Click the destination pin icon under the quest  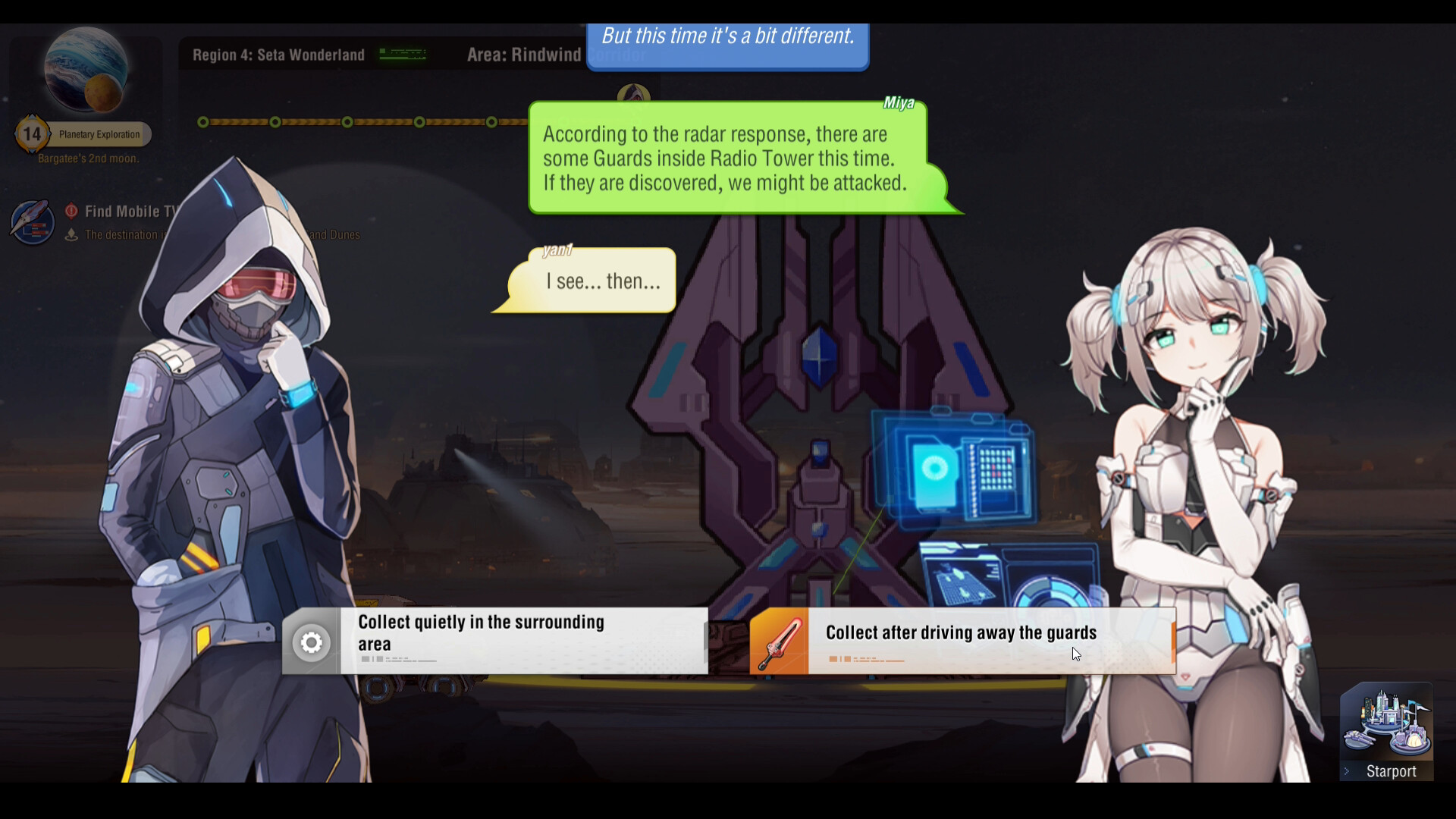point(72,235)
